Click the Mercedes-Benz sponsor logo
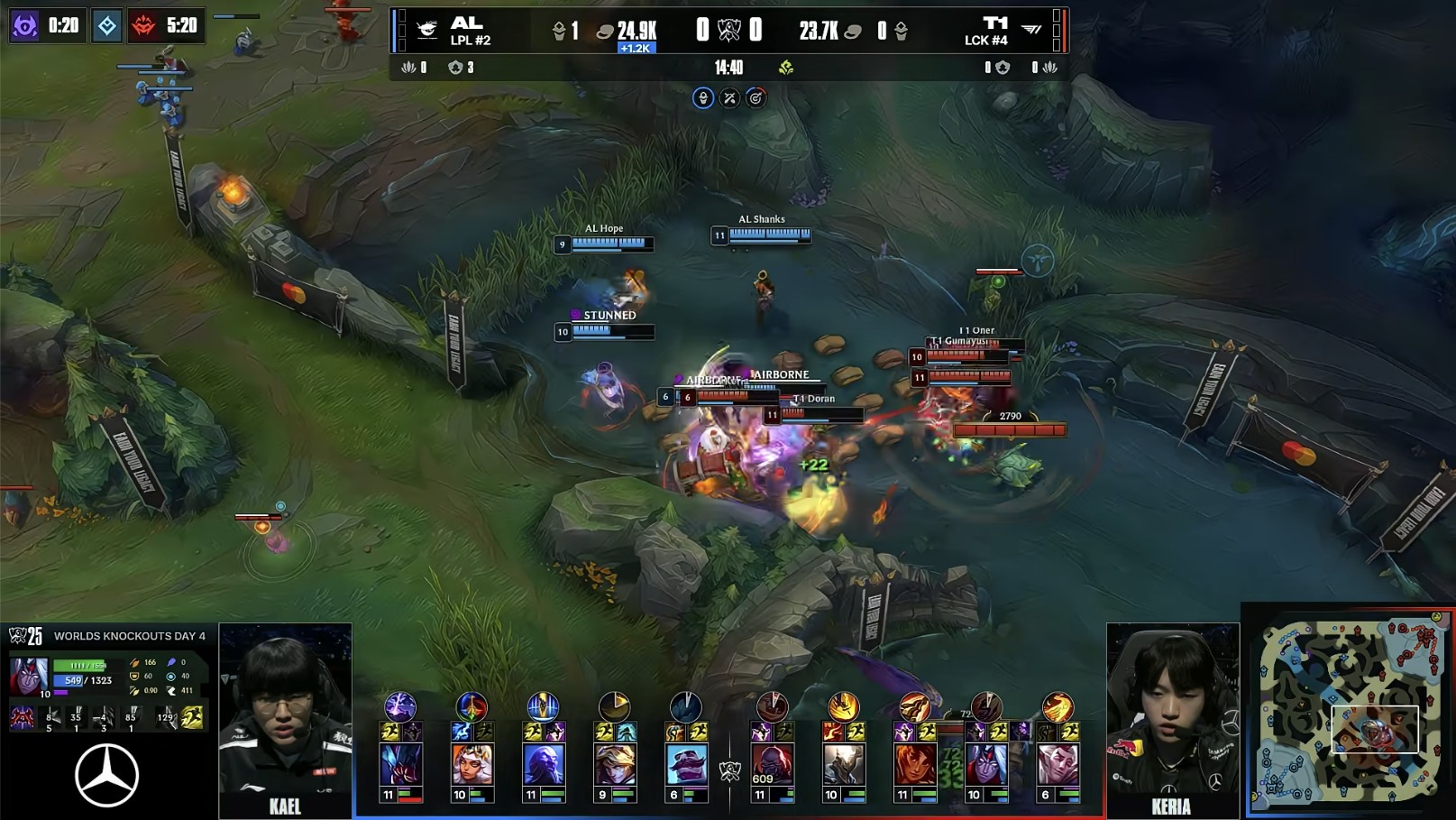The height and width of the screenshot is (820, 1456). tap(106, 776)
